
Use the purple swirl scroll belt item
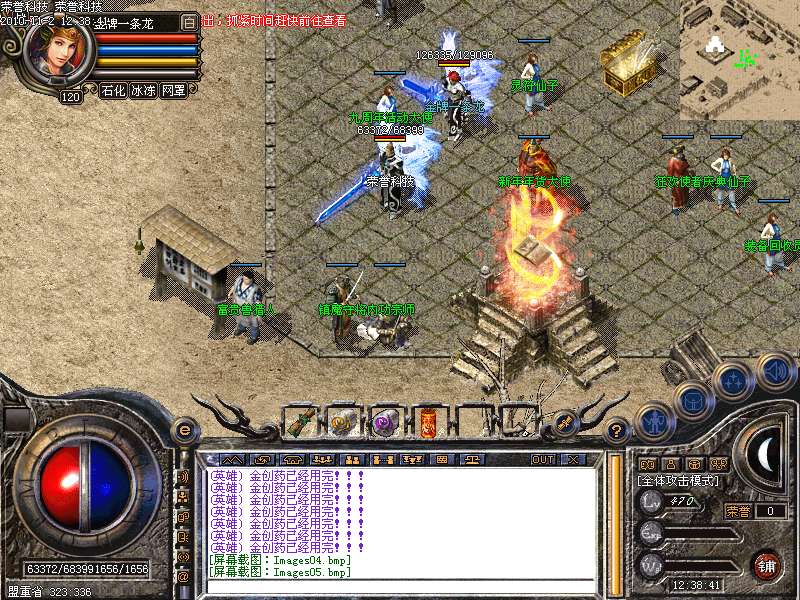tap(385, 423)
